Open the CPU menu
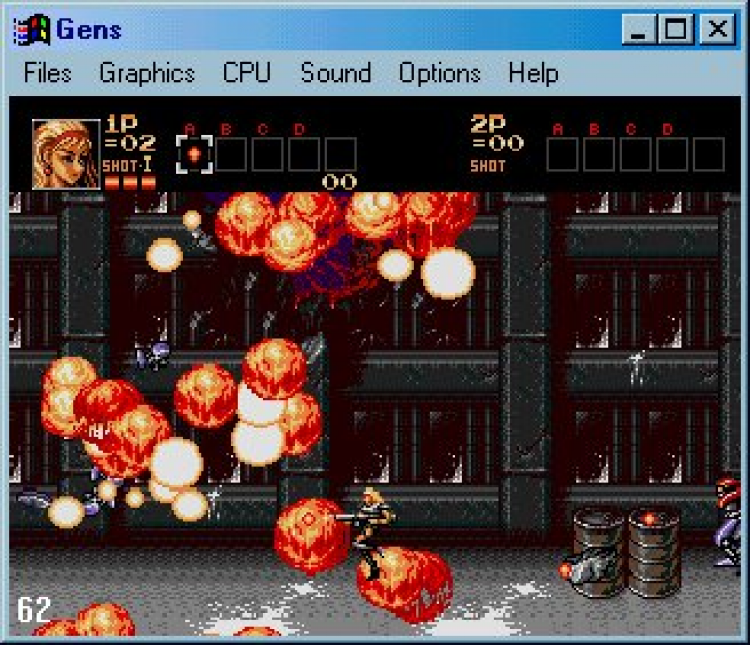Image resolution: width=750 pixels, height=645 pixels. point(247,74)
